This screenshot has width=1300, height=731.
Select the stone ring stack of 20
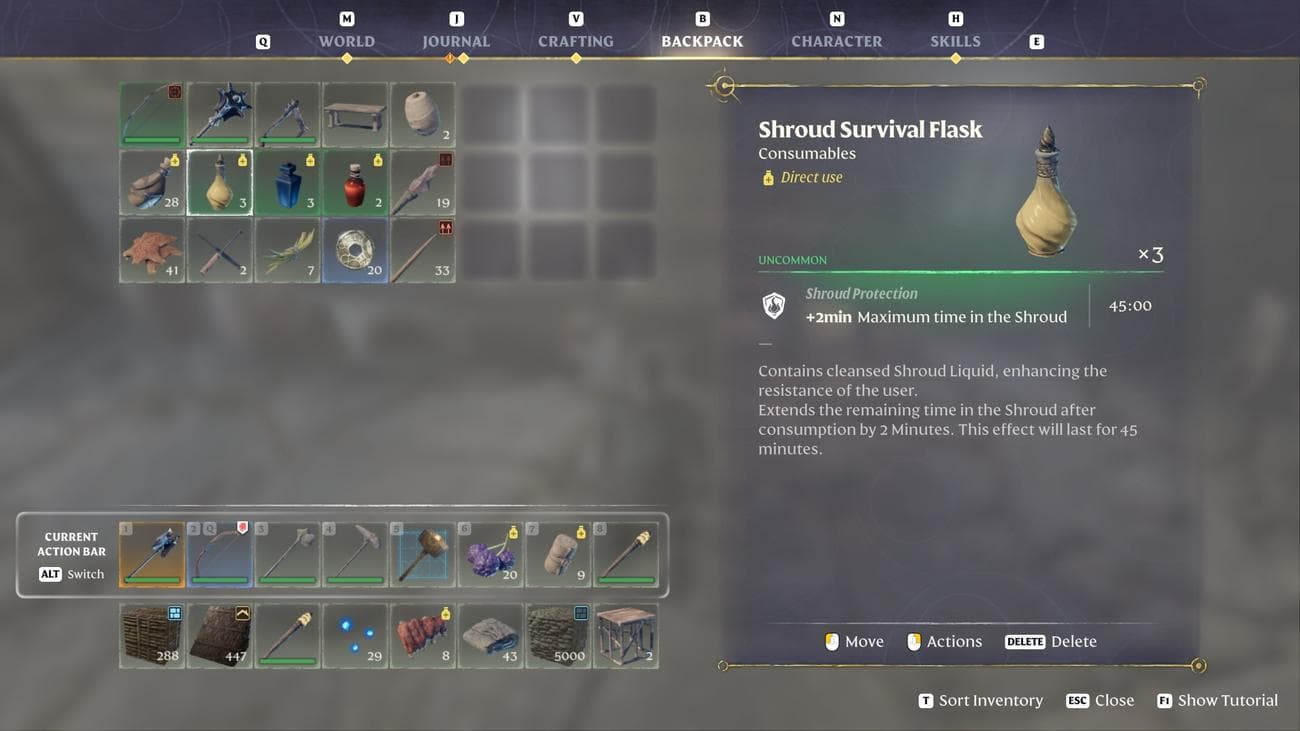click(355, 251)
